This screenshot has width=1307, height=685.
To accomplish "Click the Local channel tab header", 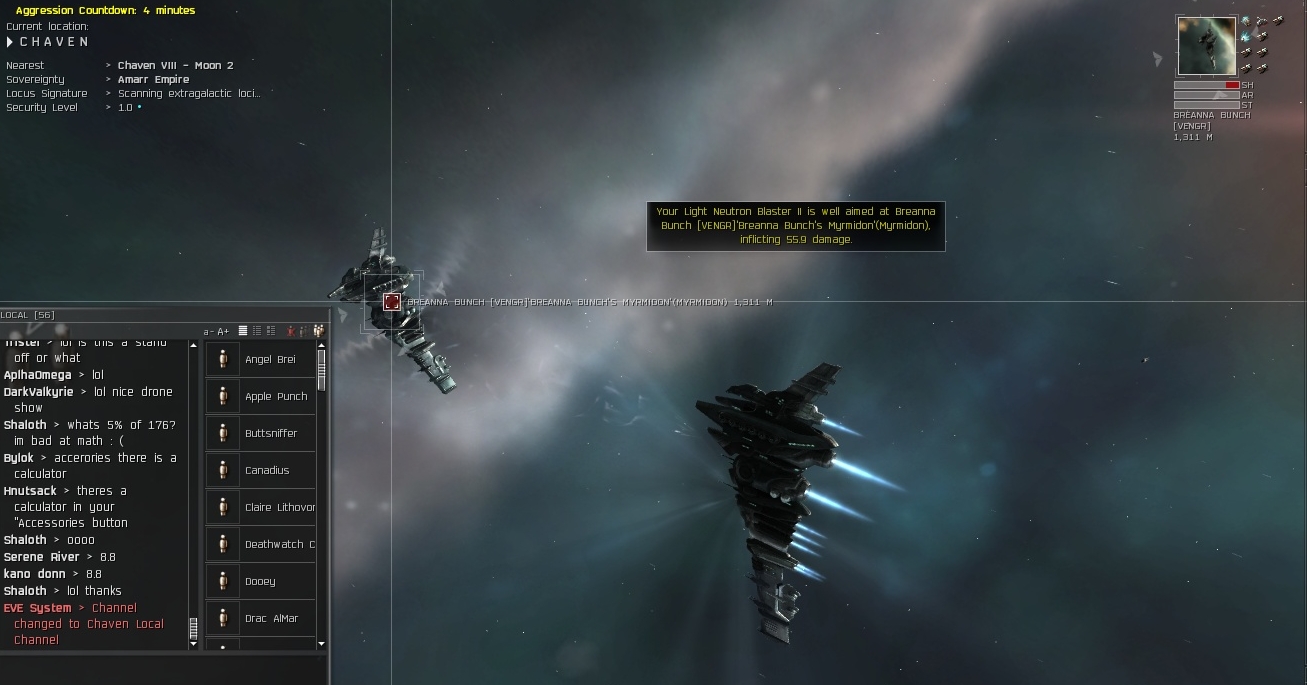I will 28,315.
